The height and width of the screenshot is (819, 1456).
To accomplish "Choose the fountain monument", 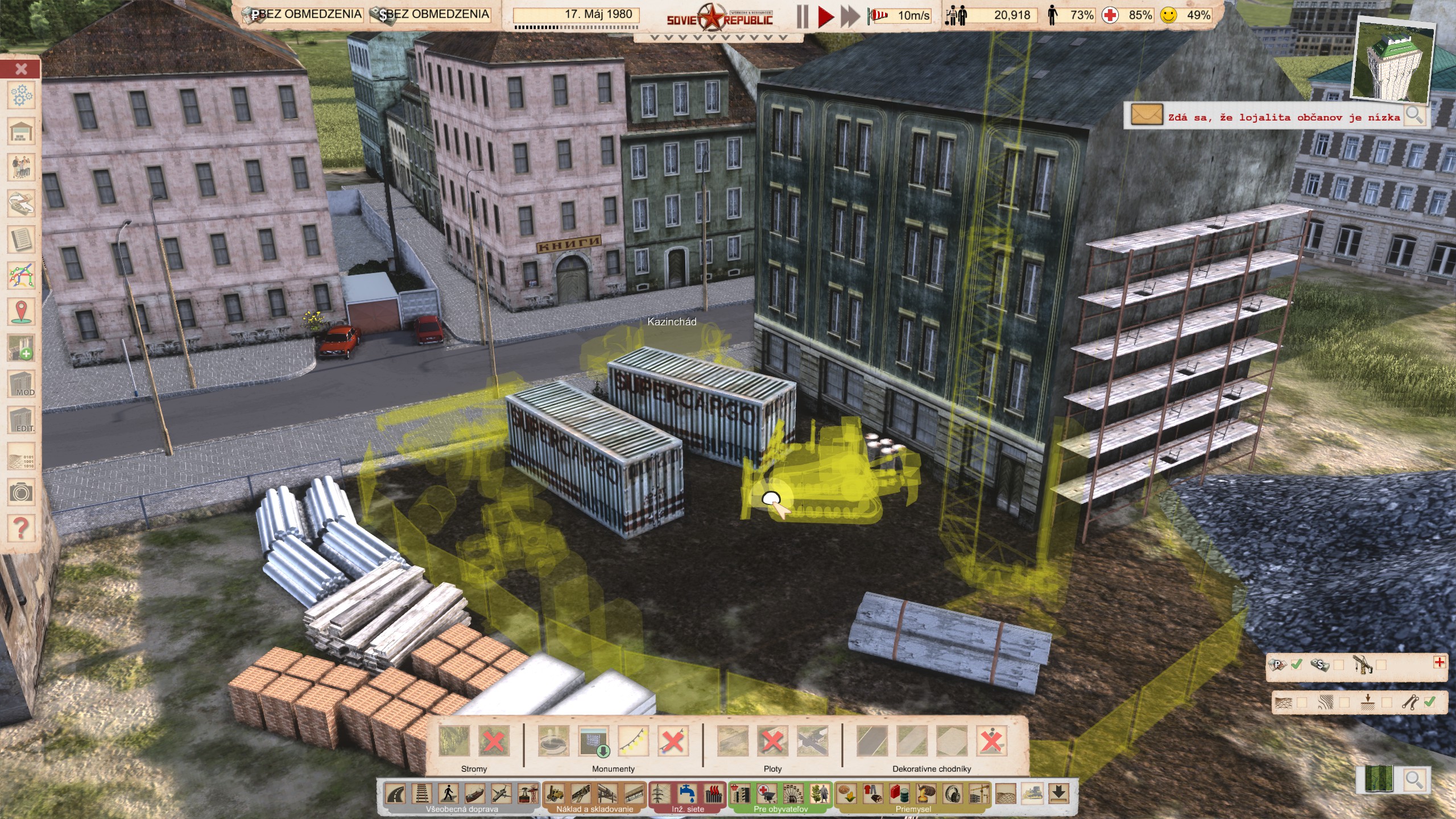I will (x=553, y=742).
